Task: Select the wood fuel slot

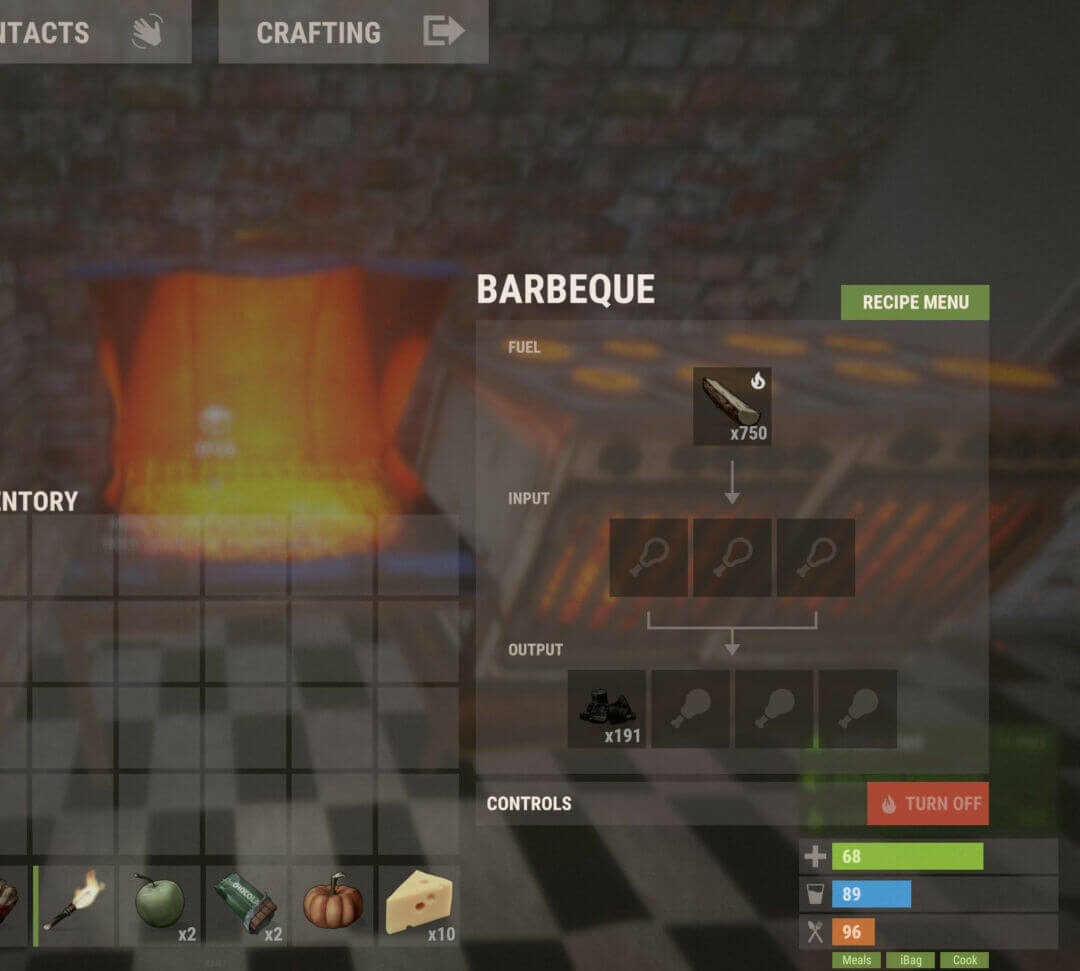Action: click(x=732, y=406)
